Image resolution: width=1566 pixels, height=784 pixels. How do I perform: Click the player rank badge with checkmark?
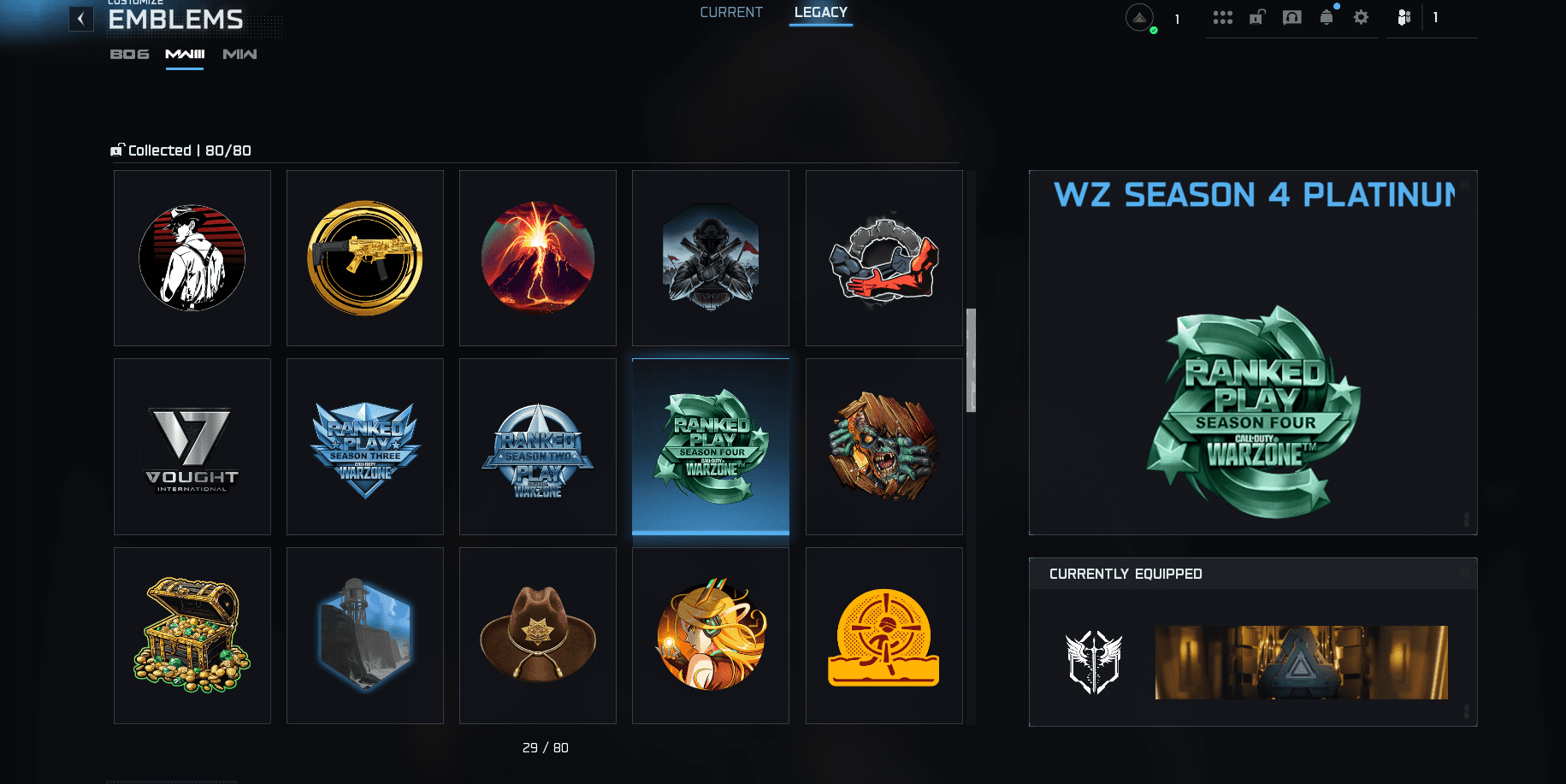coord(1139,17)
